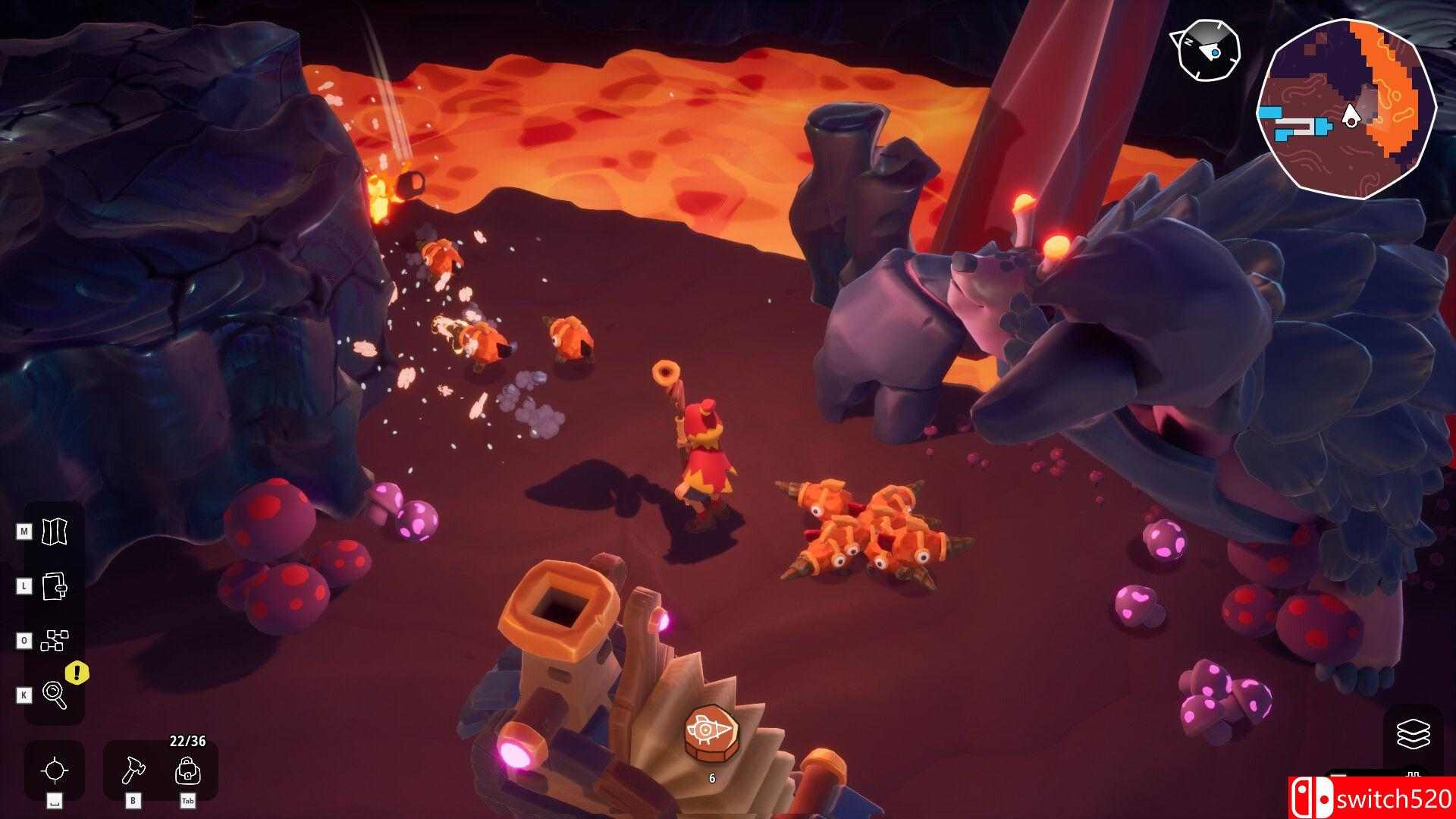
Task: Open the research magnifier tool
Action: [55, 692]
